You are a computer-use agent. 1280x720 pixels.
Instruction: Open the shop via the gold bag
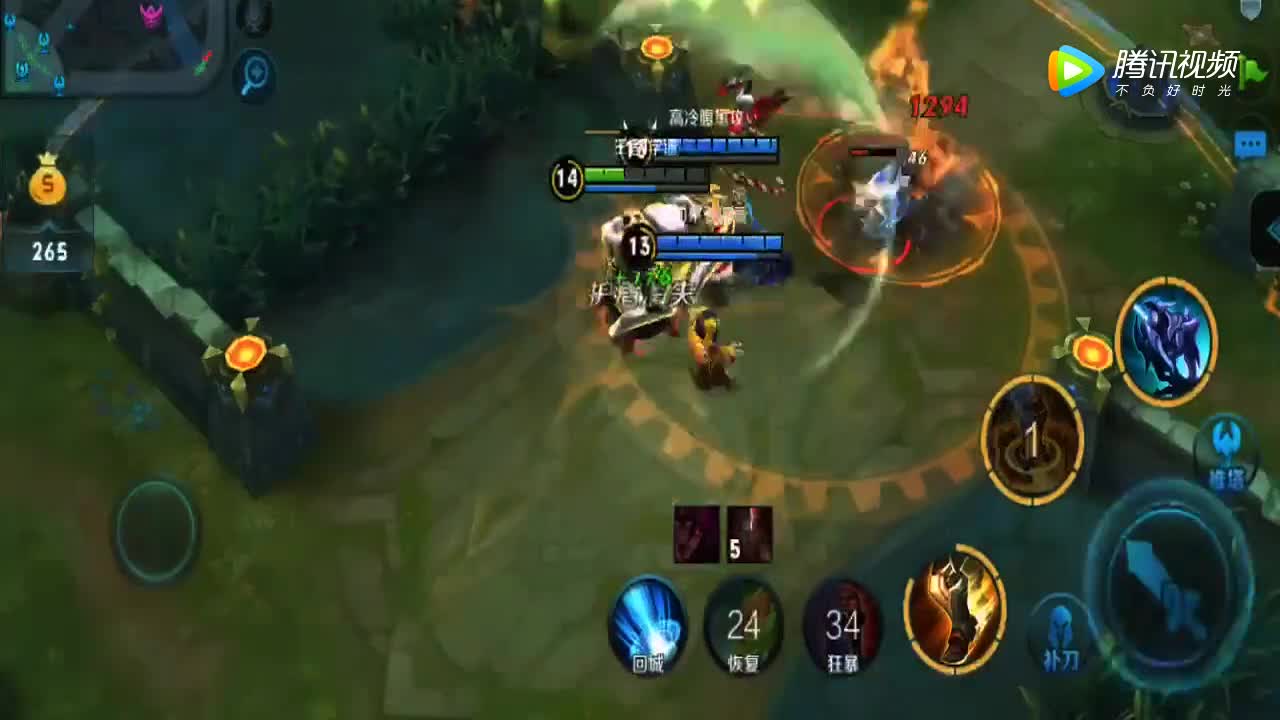(48, 183)
